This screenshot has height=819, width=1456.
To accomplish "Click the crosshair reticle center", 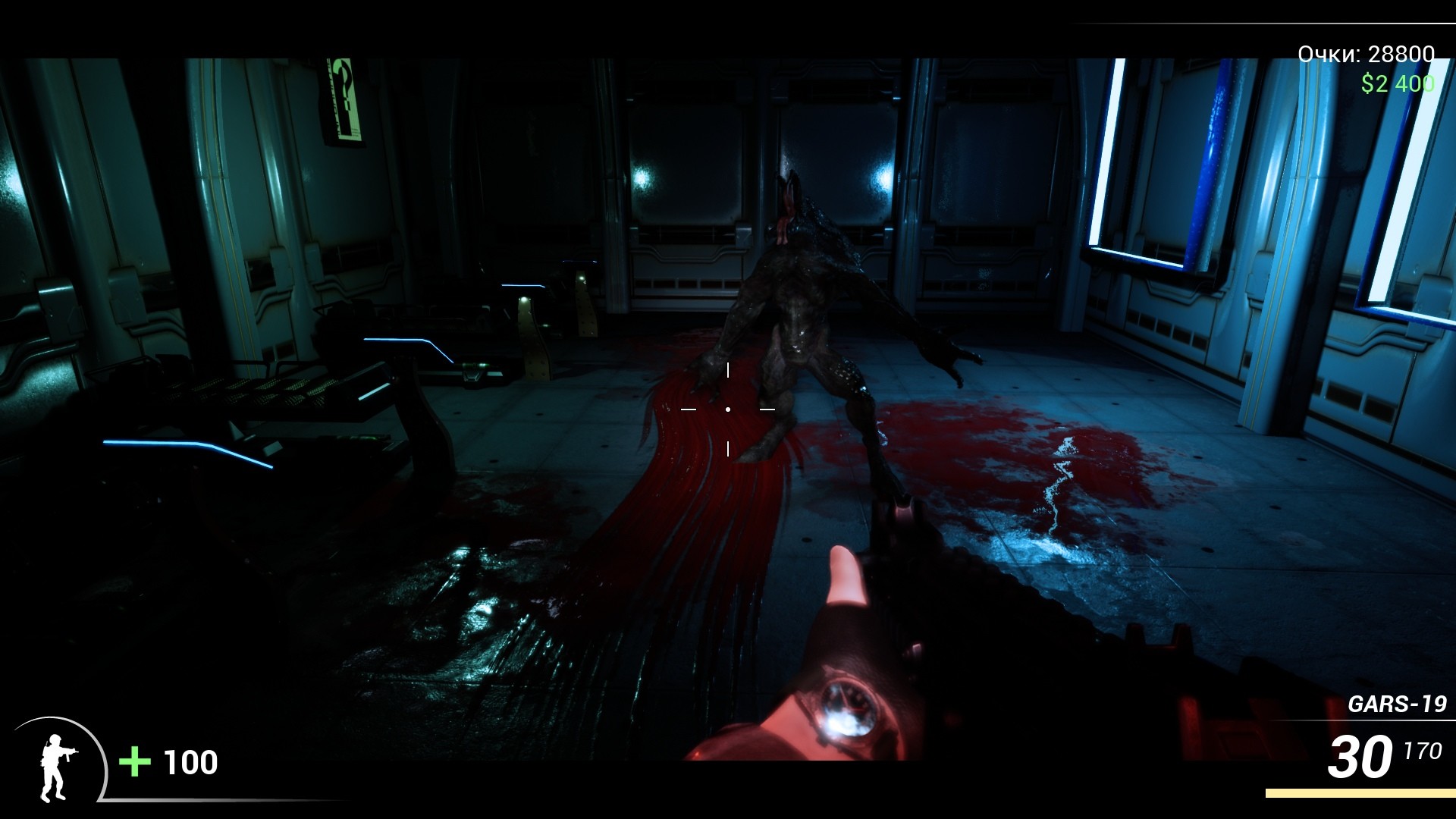I will (x=729, y=409).
